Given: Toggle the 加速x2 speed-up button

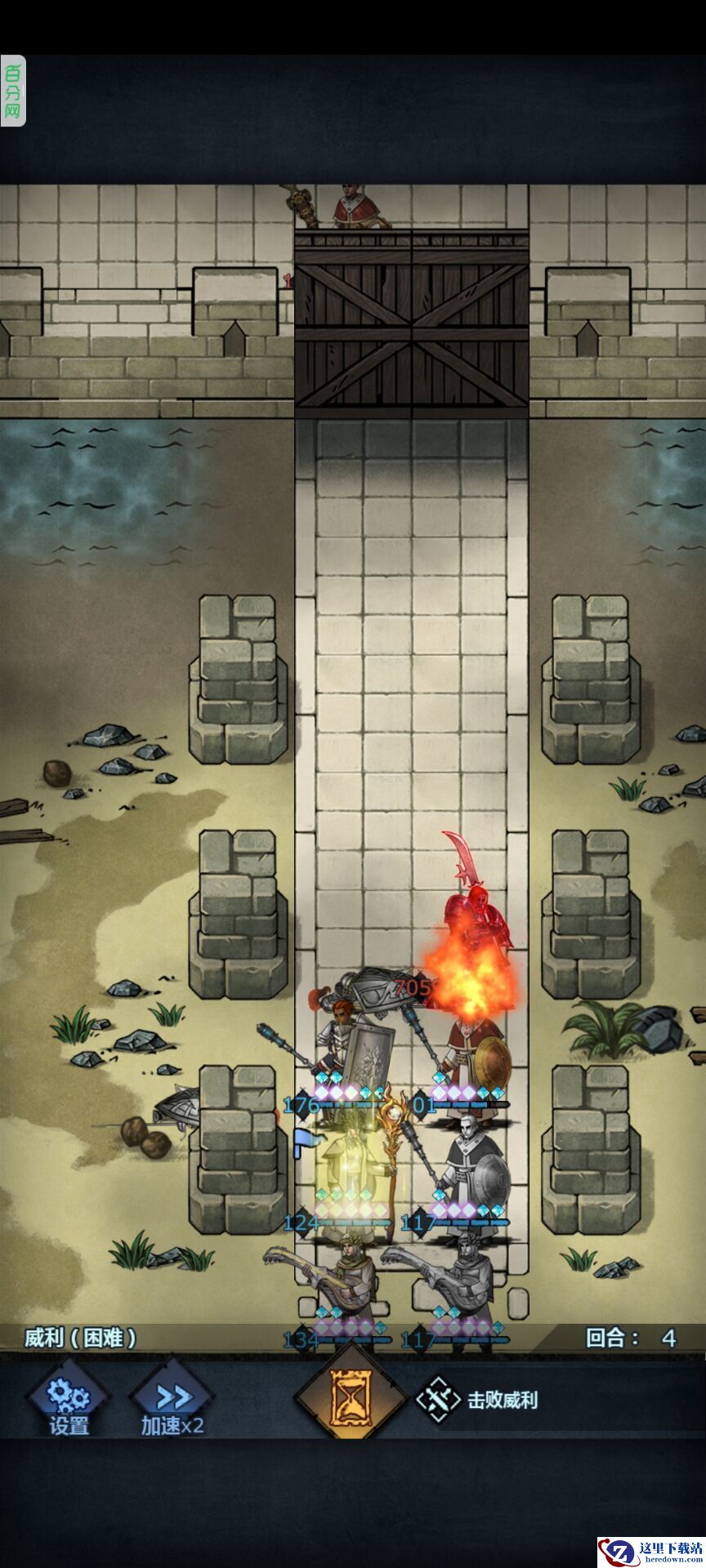Looking at the screenshot, I should [172, 1401].
